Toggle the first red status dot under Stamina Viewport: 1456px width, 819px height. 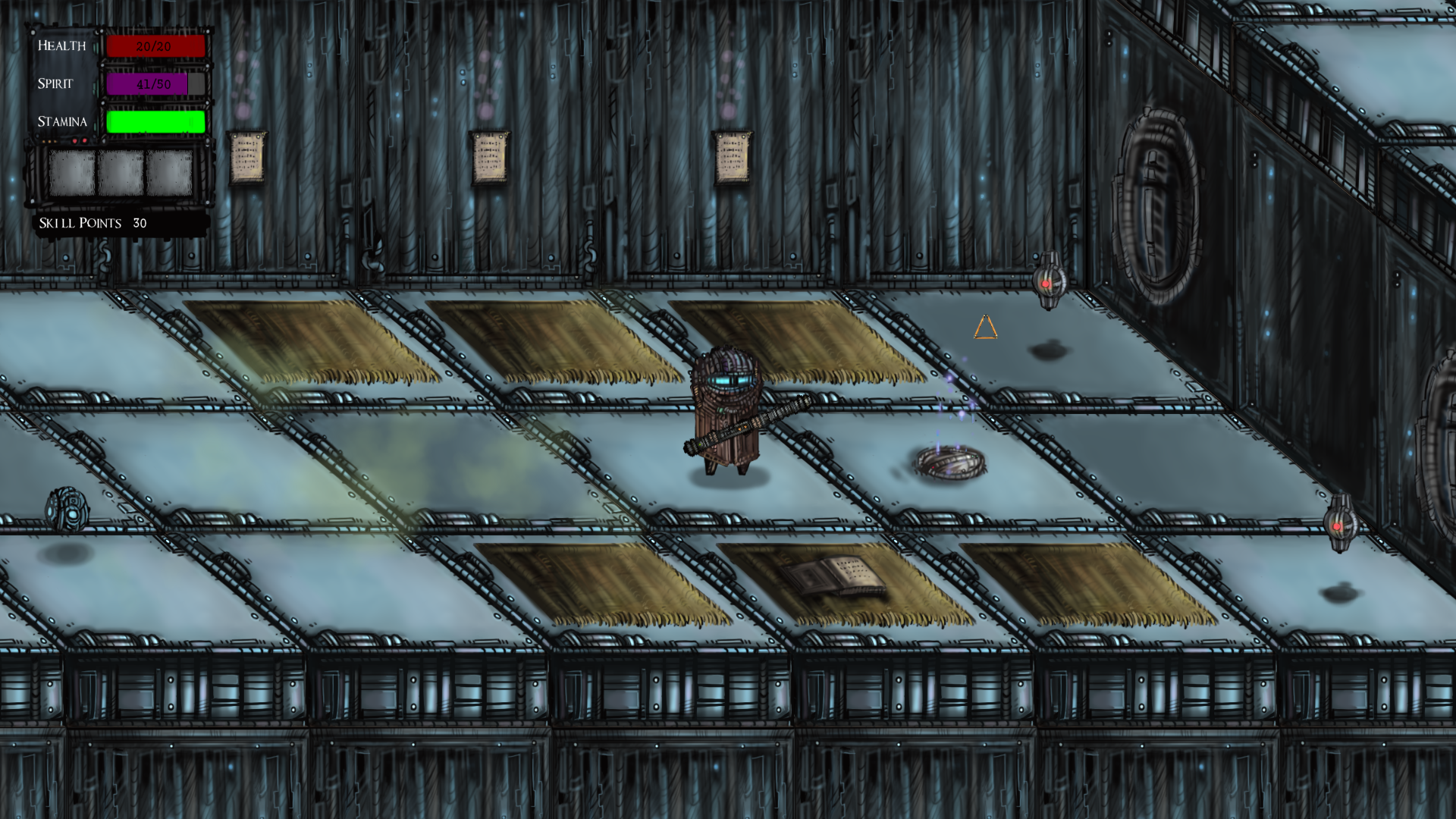click(75, 141)
